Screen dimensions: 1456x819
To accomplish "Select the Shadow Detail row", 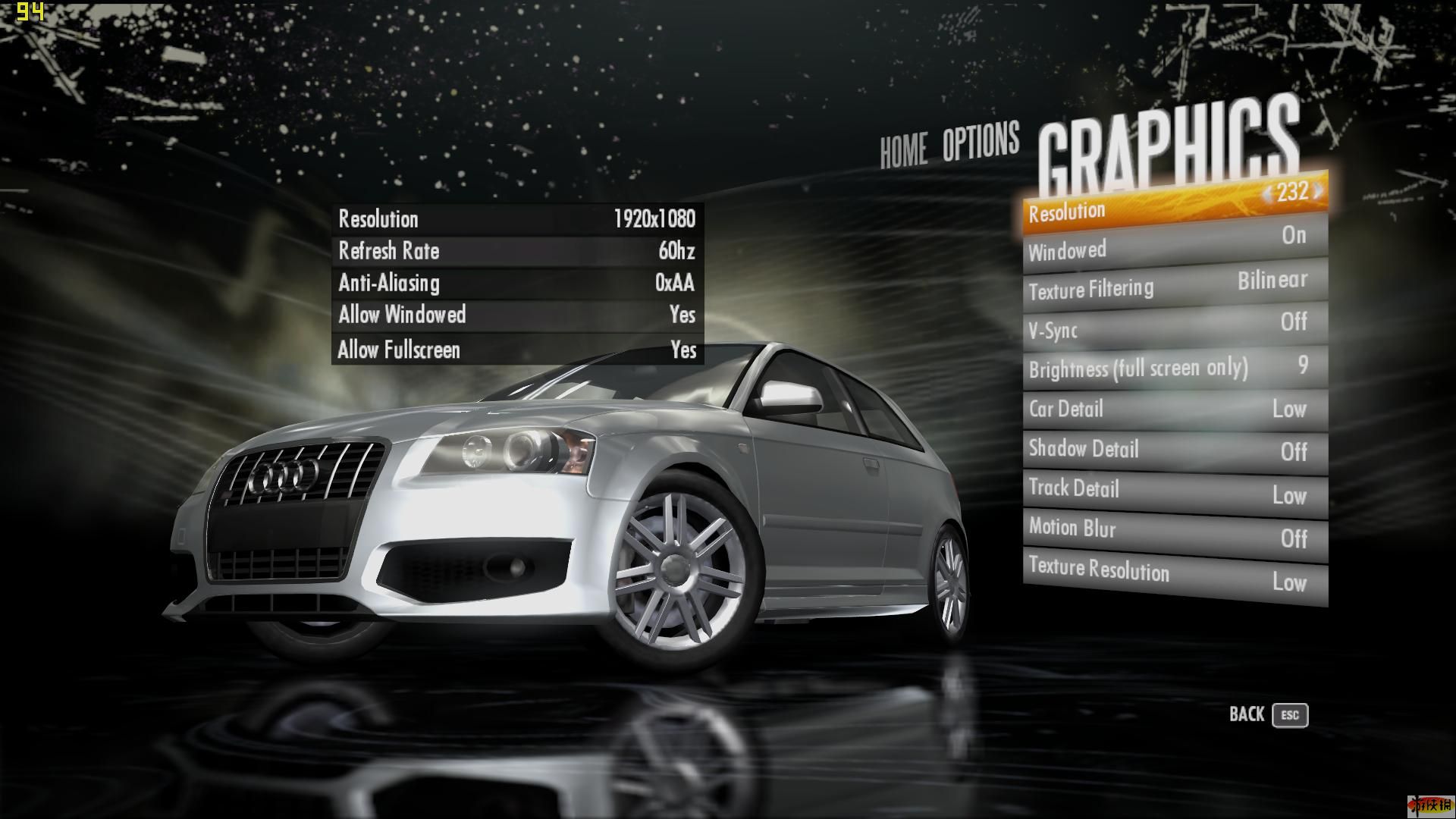I will click(x=1174, y=450).
